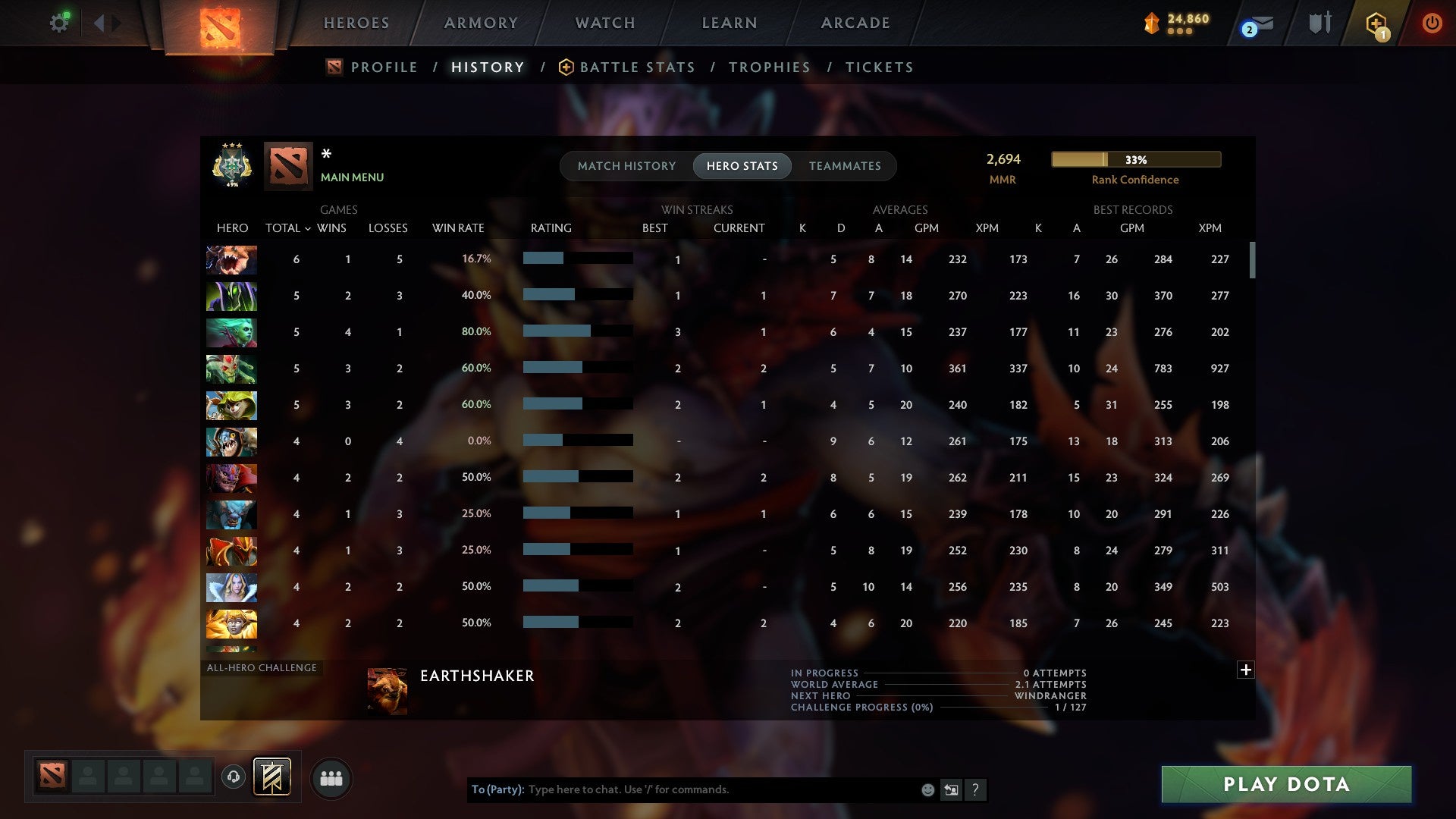Viewport: 1456px width, 819px height.
Task: Click the Rank Confidence progress bar
Action: (1135, 160)
